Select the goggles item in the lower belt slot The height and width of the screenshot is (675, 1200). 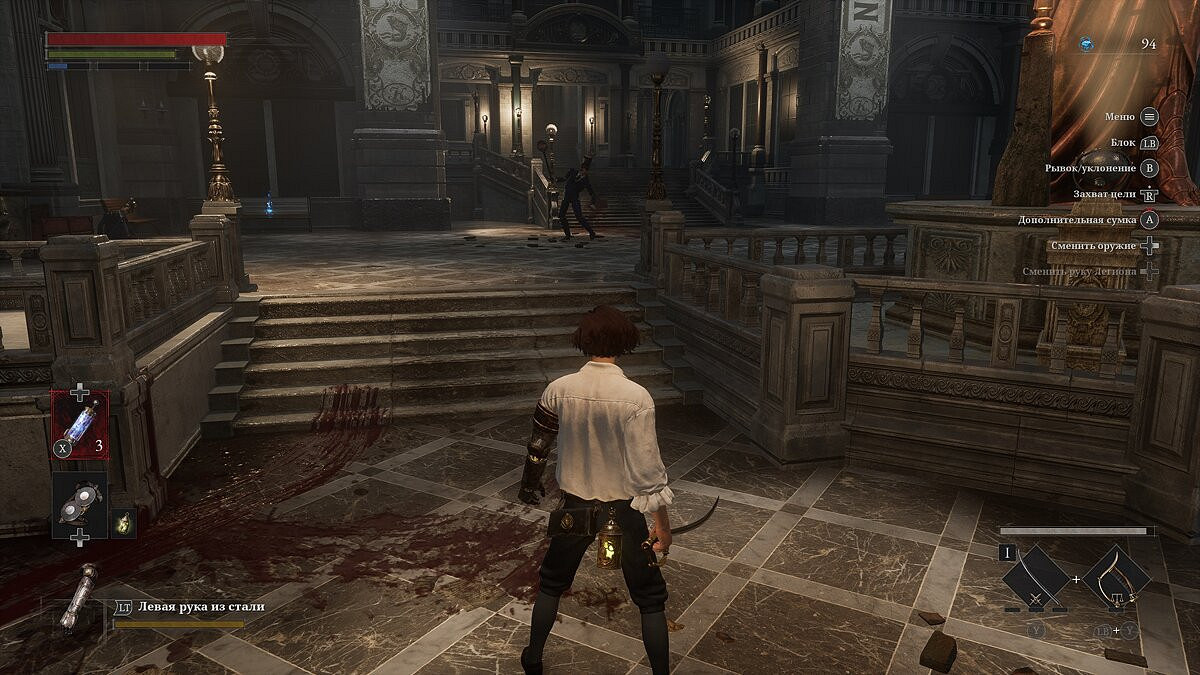click(80, 503)
